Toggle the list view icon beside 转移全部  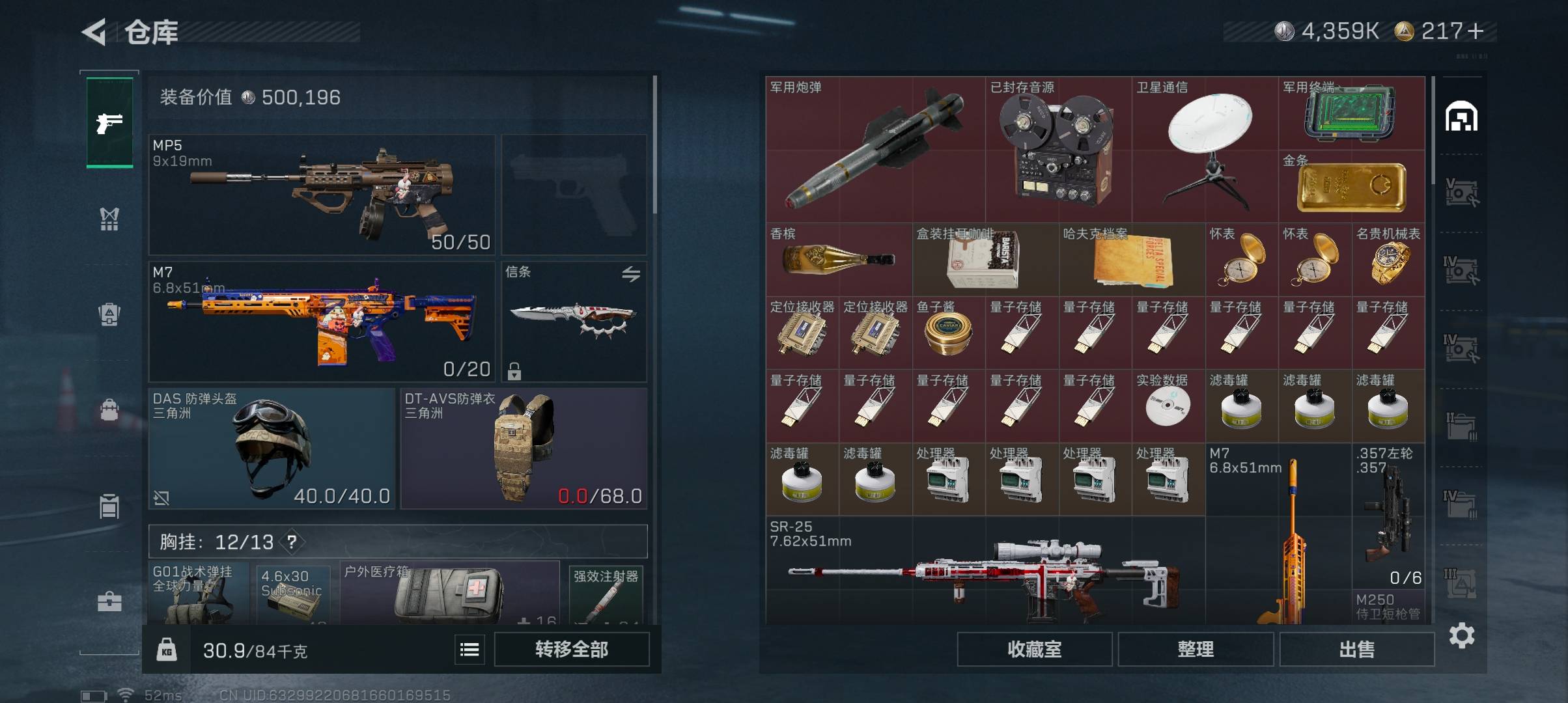(x=469, y=649)
